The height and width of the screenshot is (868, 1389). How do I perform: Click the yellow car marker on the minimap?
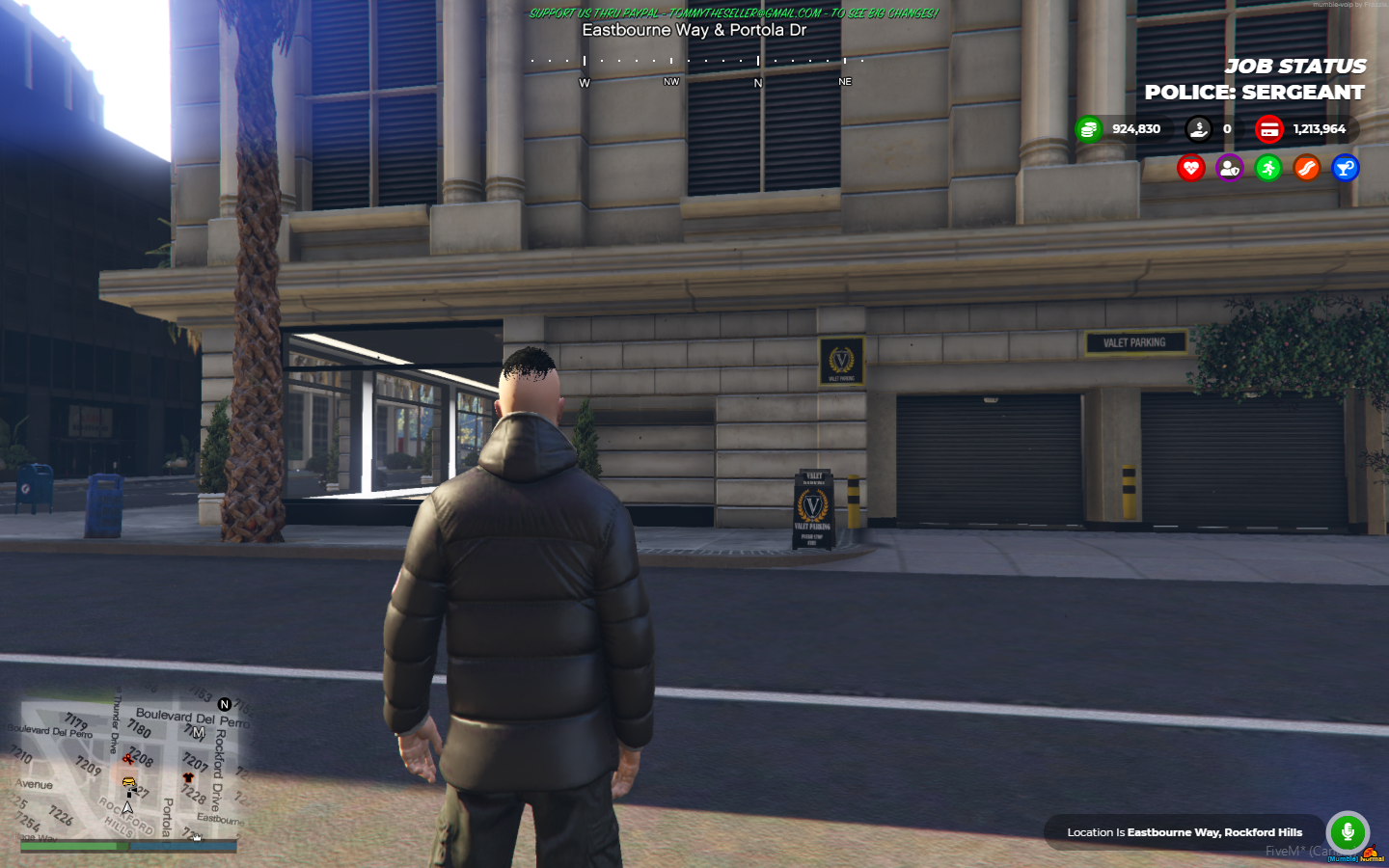pos(128,783)
